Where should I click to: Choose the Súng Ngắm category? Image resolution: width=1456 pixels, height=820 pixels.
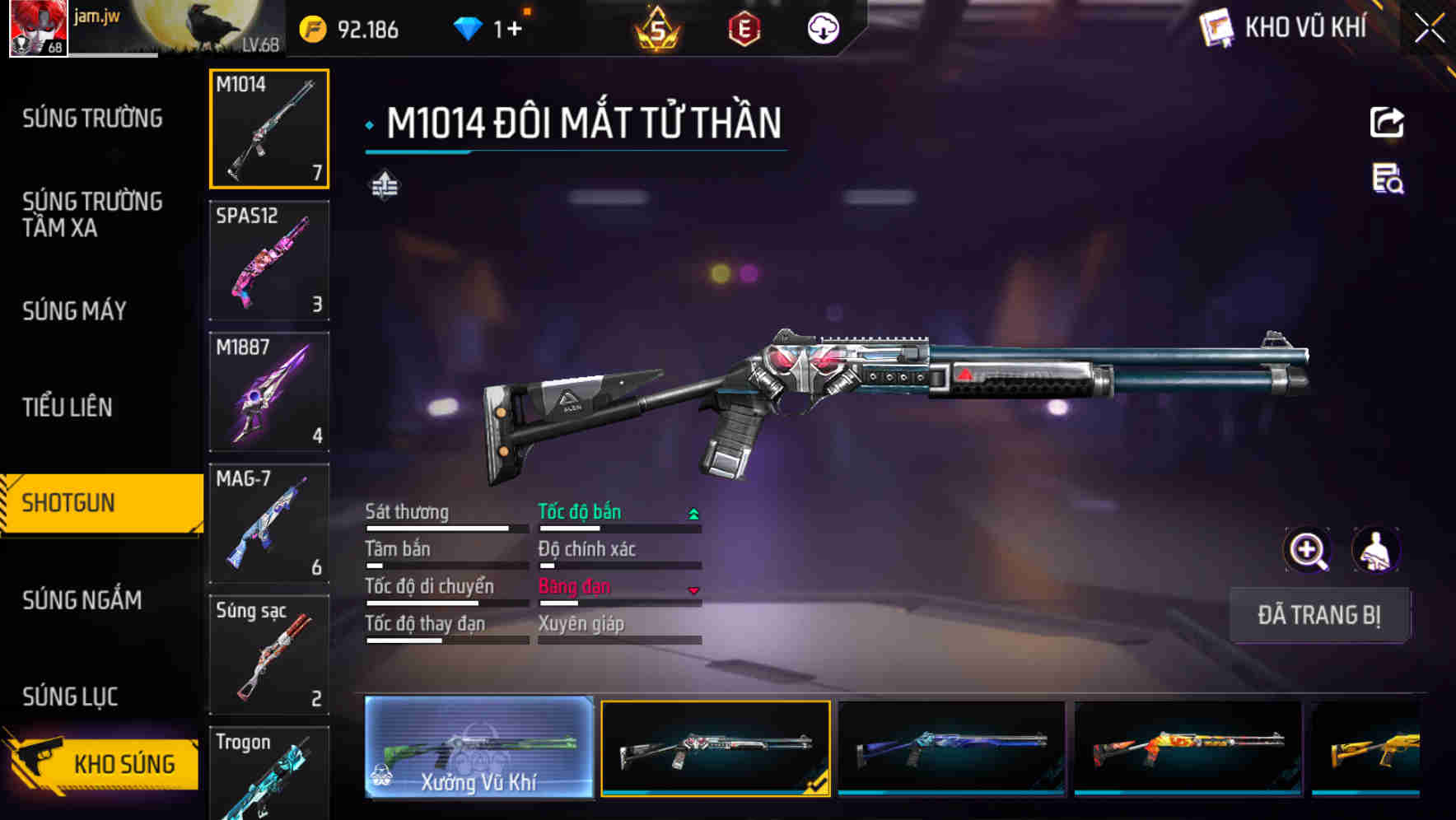click(82, 599)
